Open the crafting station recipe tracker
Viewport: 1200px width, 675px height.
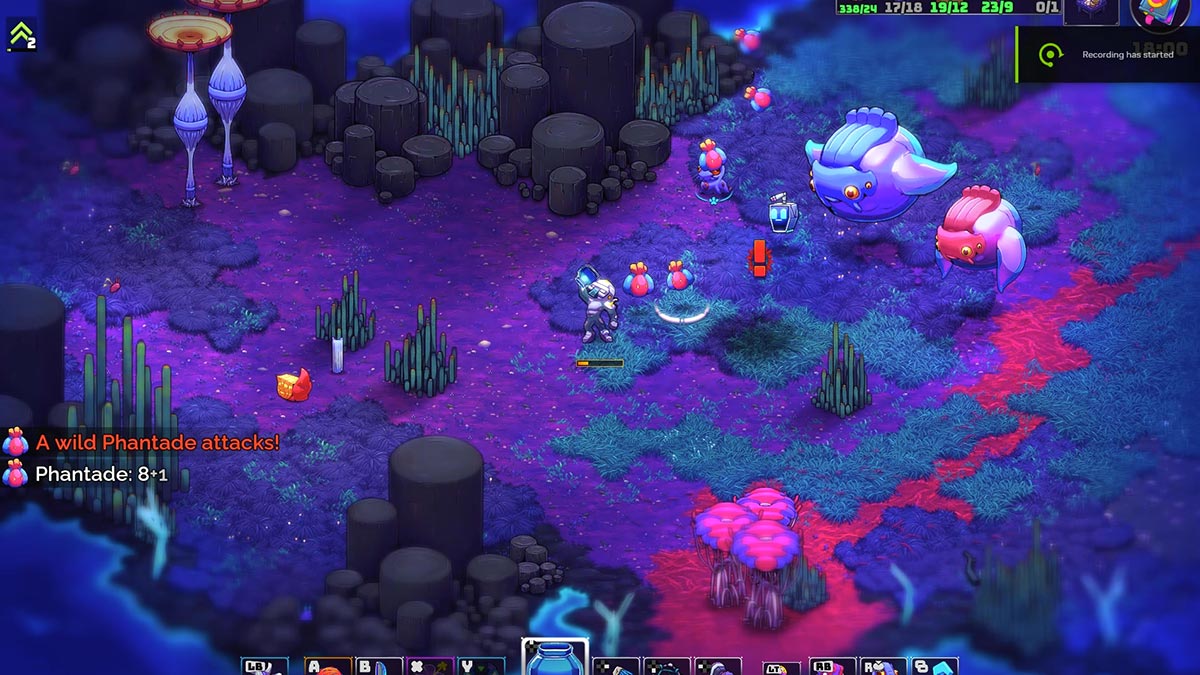1089,11
